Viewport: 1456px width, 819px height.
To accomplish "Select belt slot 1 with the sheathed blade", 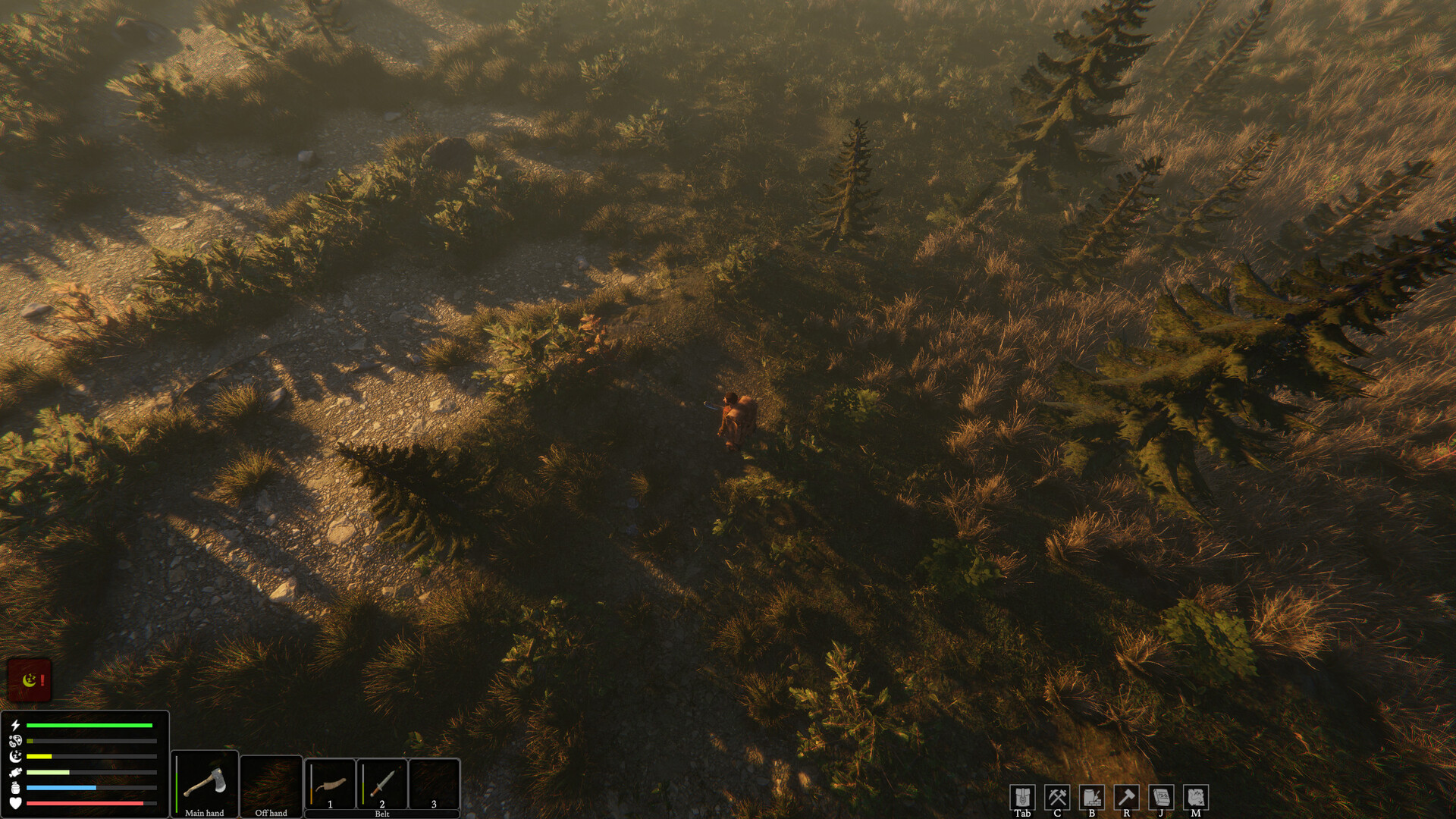I will click(330, 782).
